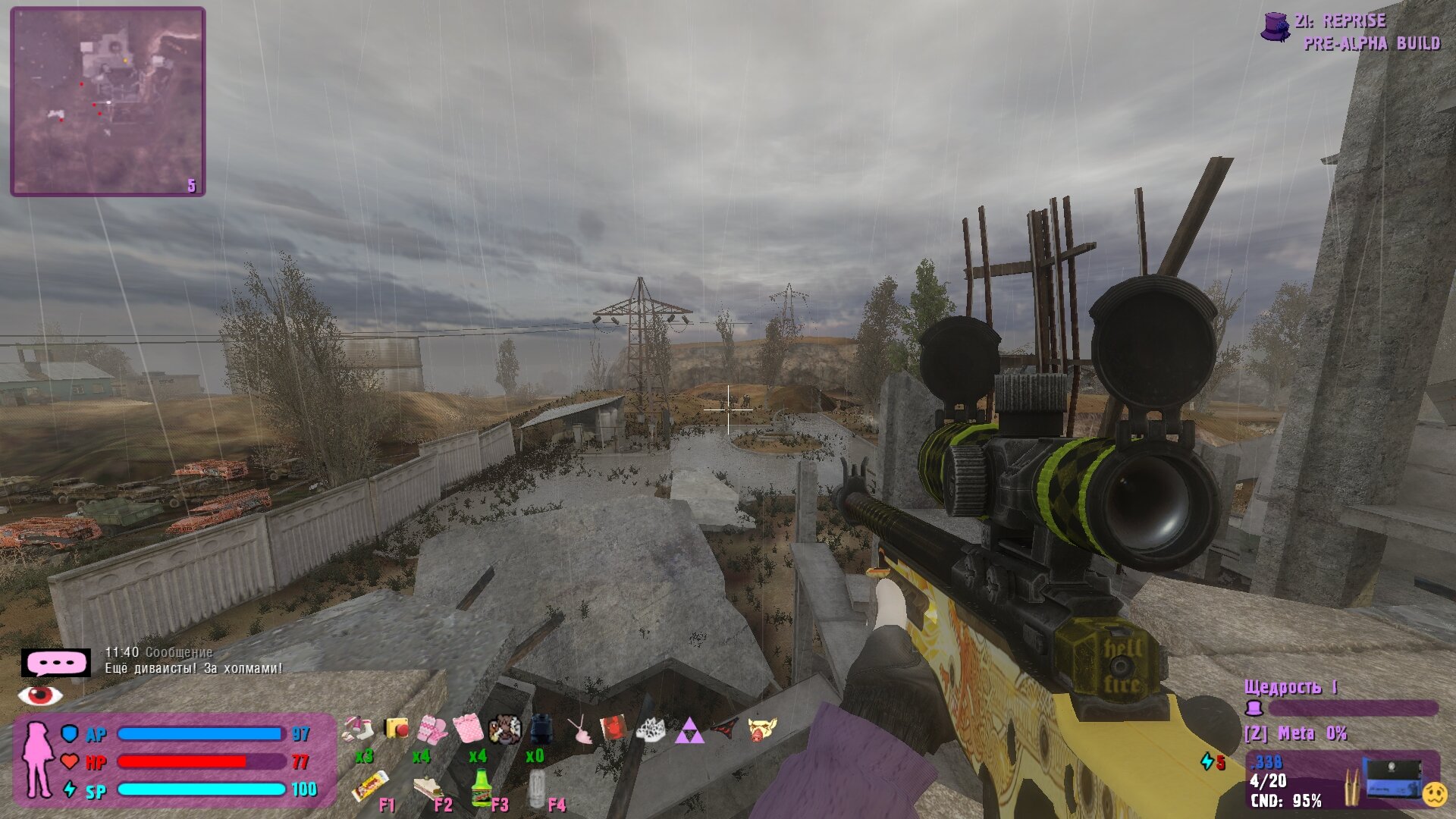Click the red eye visibility indicator
1456x819 pixels.
41,694
